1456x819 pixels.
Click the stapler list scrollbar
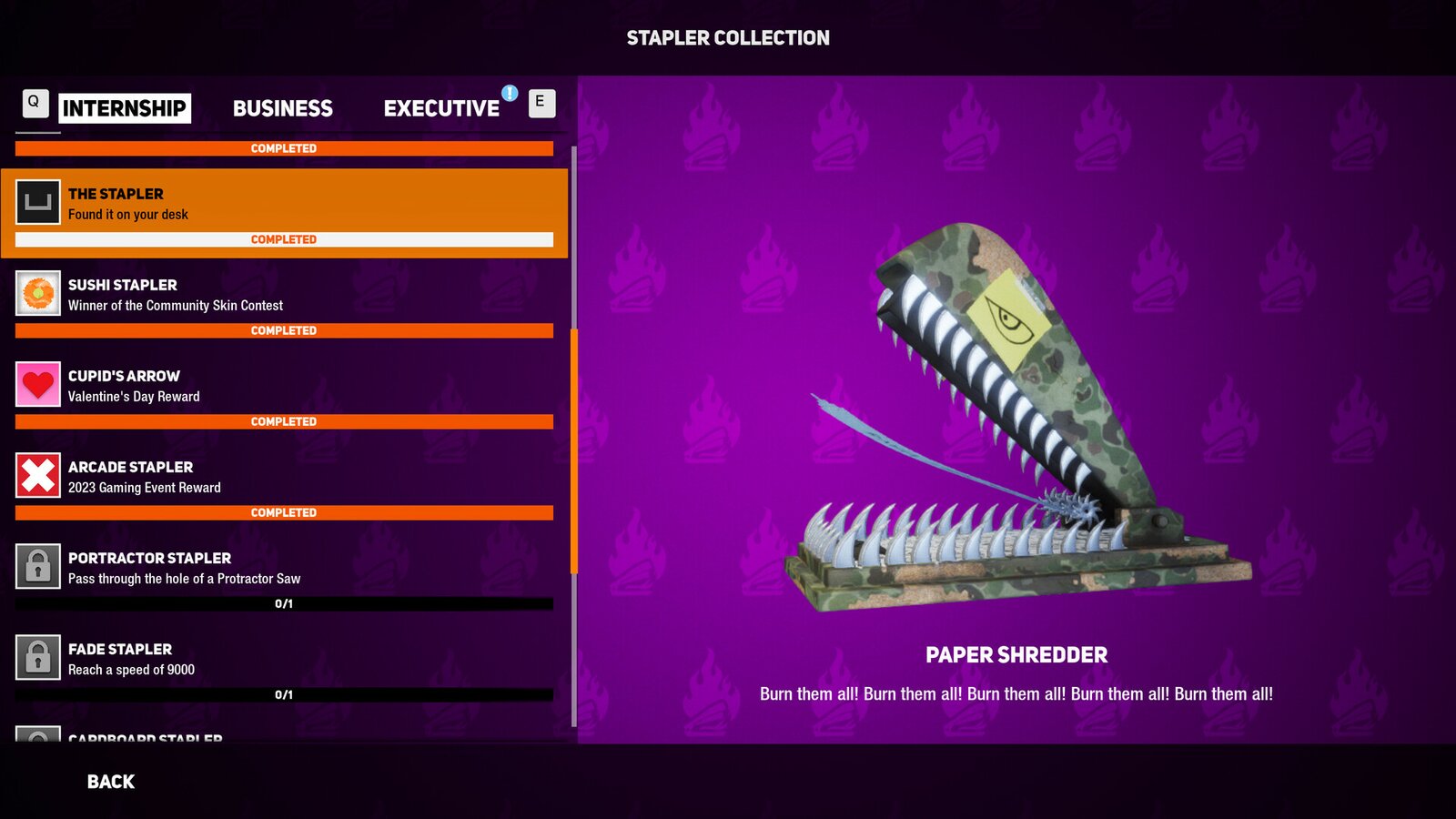point(574,450)
